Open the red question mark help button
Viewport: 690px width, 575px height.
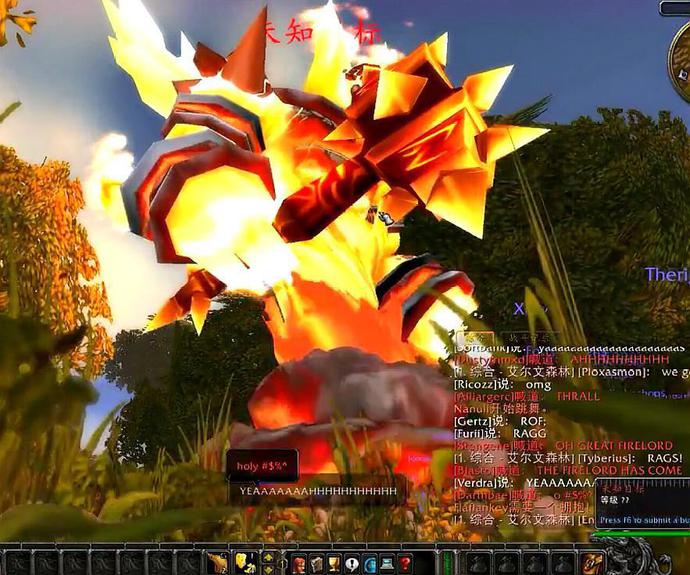[x=405, y=564]
